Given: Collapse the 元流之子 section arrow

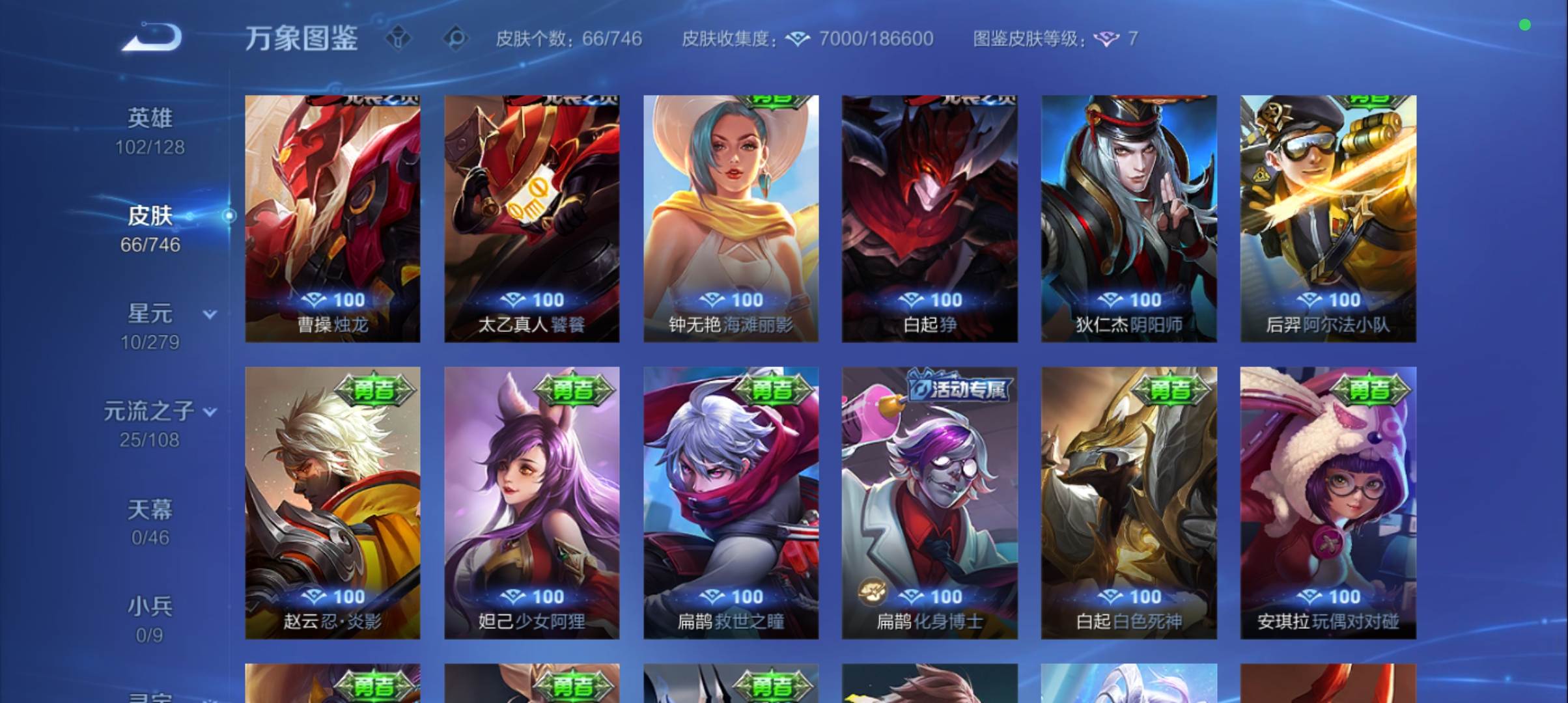Looking at the screenshot, I should [x=210, y=411].
